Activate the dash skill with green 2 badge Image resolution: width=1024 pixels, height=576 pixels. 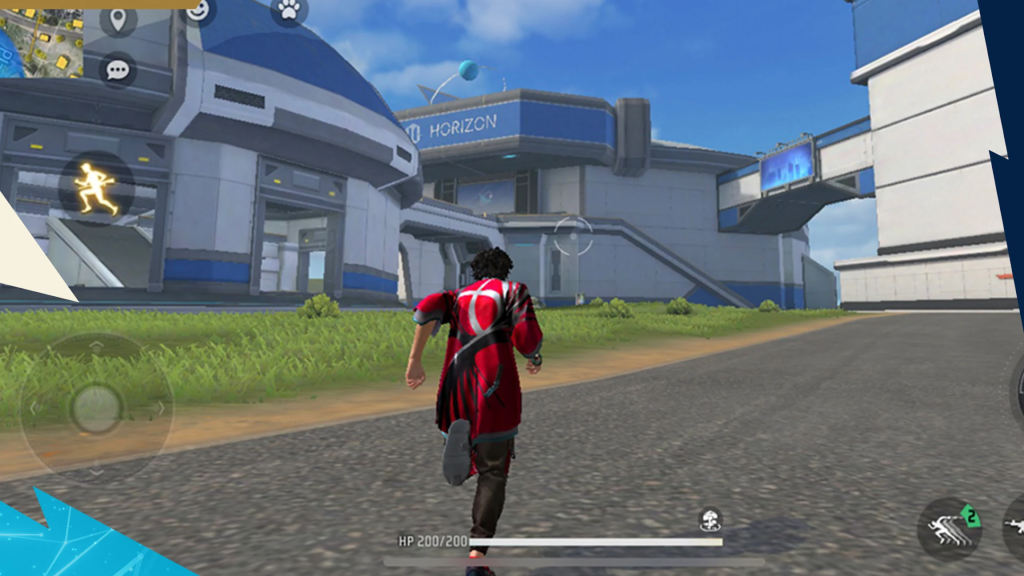(x=949, y=529)
